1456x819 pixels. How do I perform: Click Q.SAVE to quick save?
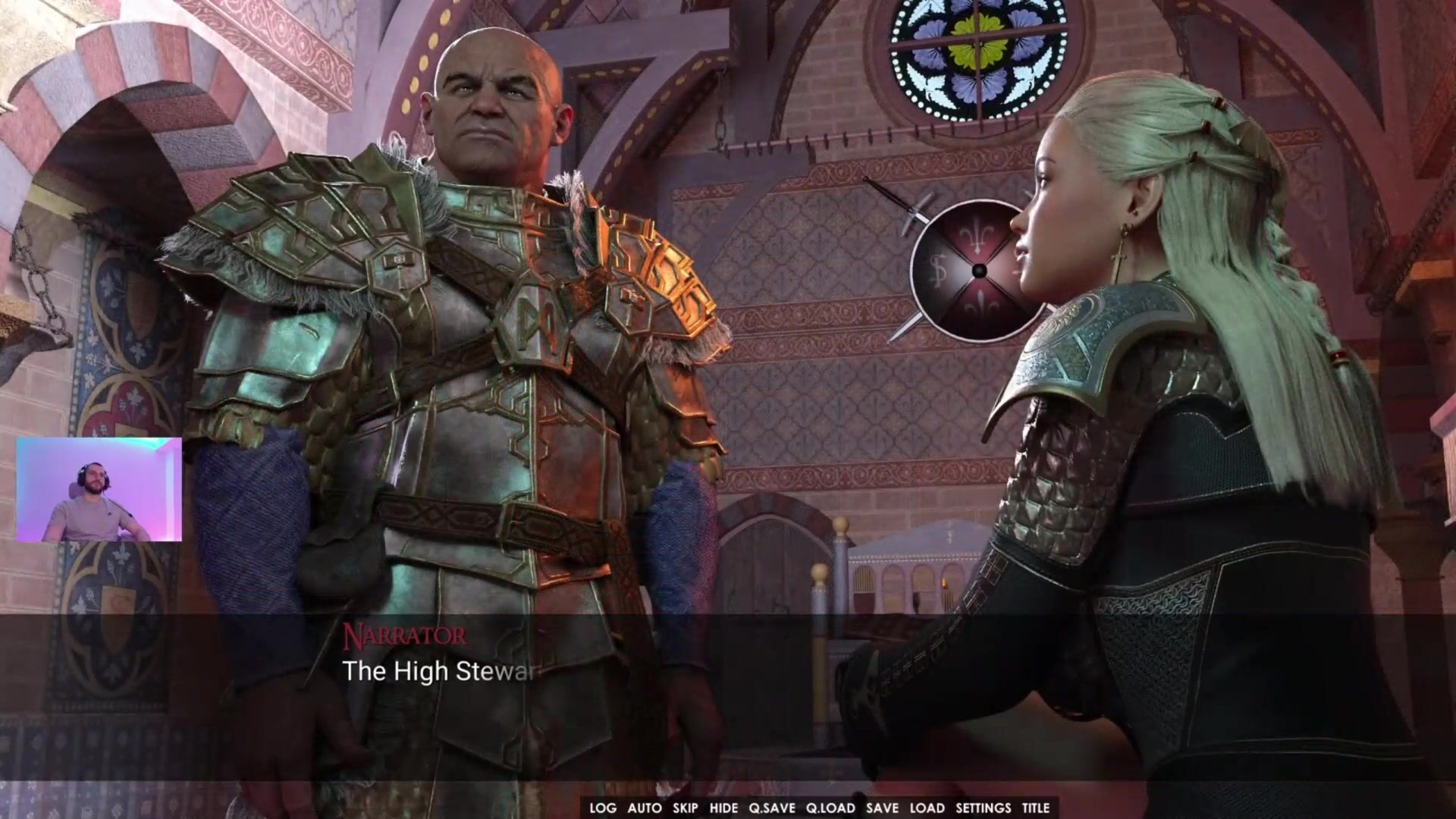[x=772, y=808]
